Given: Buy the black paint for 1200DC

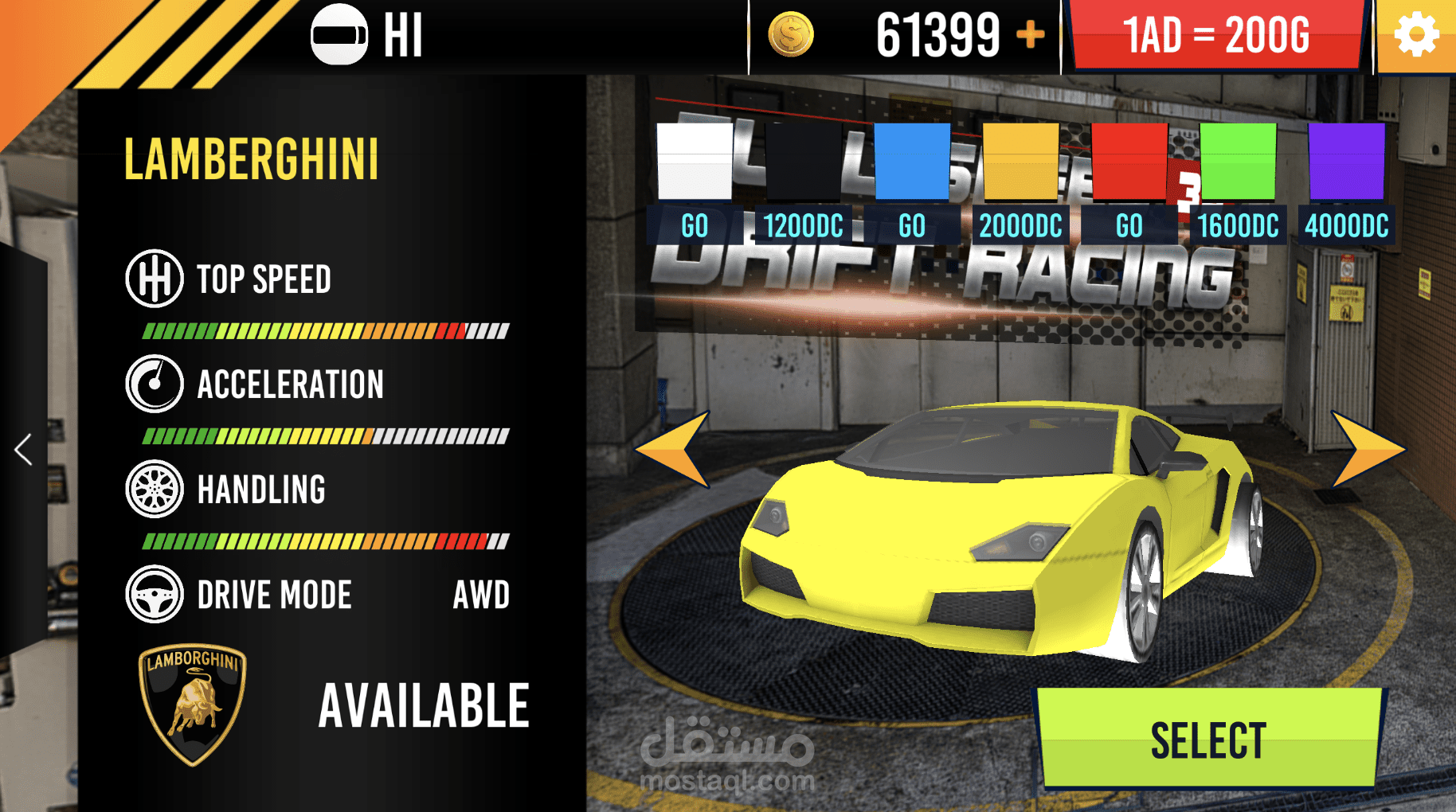Looking at the screenshot, I should [803, 226].
